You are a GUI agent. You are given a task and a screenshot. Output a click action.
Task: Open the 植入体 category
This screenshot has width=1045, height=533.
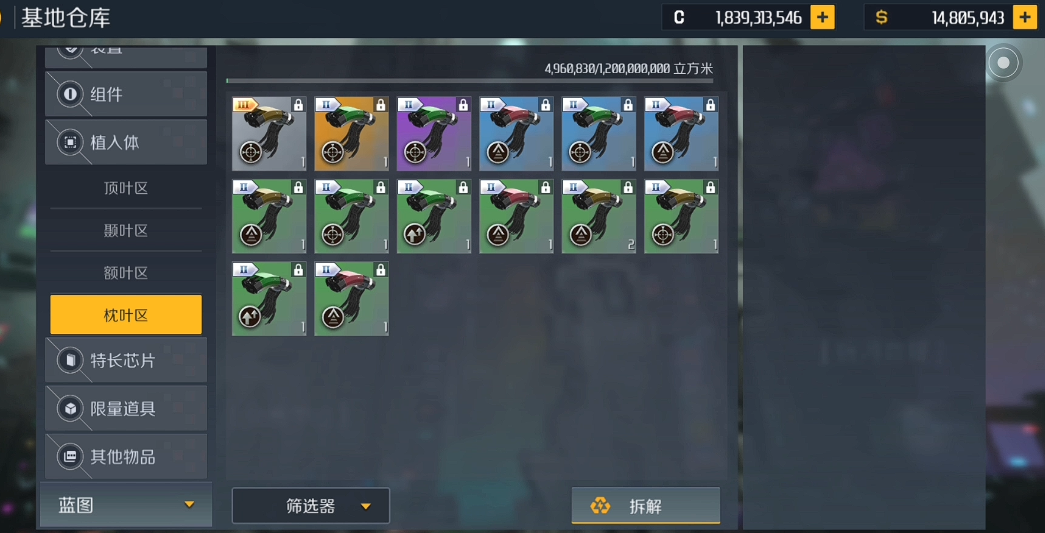126,143
